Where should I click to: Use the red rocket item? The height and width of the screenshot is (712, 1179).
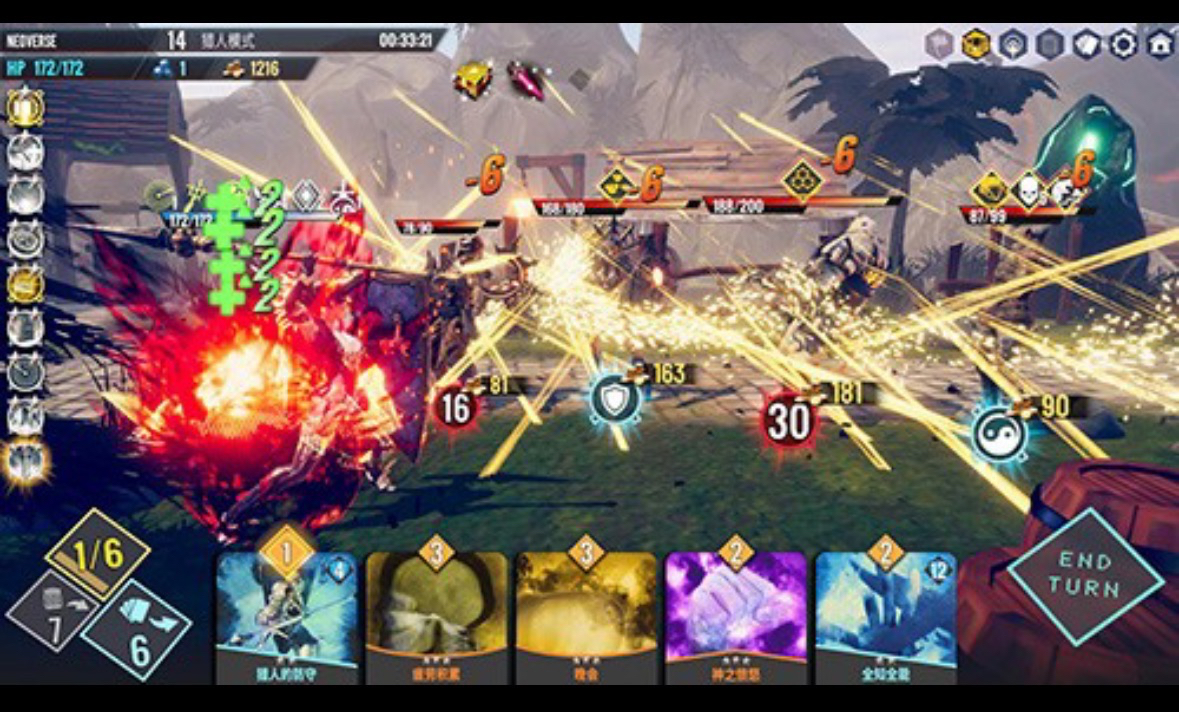click(x=526, y=80)
